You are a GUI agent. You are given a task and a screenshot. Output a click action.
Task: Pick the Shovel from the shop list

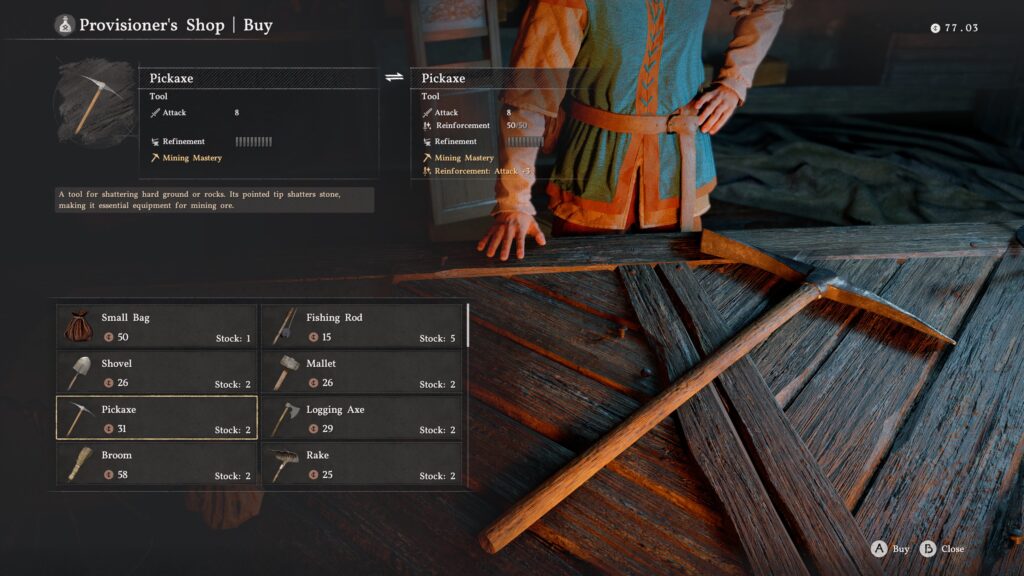156,372
